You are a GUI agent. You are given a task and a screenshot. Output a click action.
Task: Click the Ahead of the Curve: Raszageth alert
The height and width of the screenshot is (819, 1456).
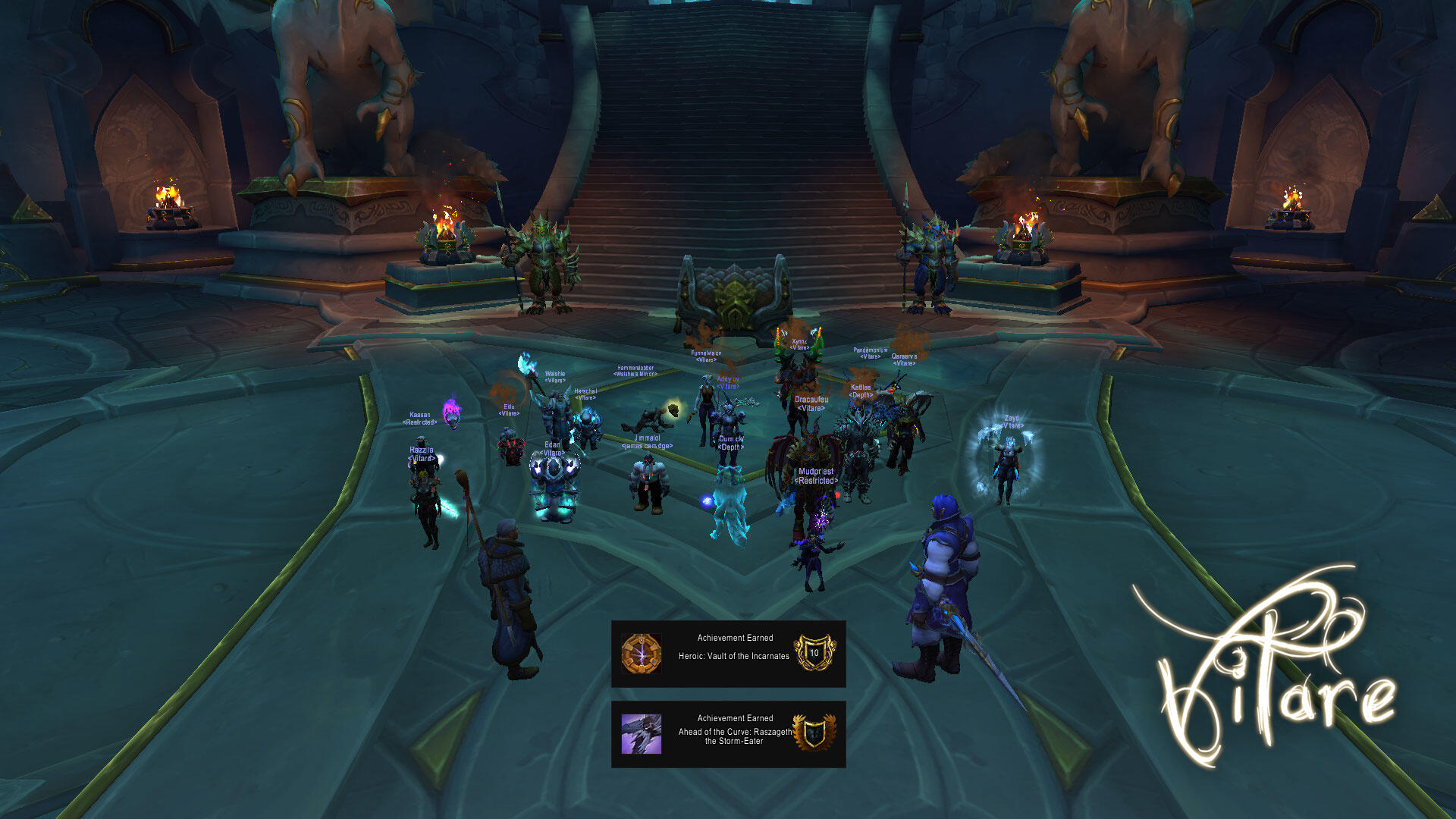coord(728,734)
